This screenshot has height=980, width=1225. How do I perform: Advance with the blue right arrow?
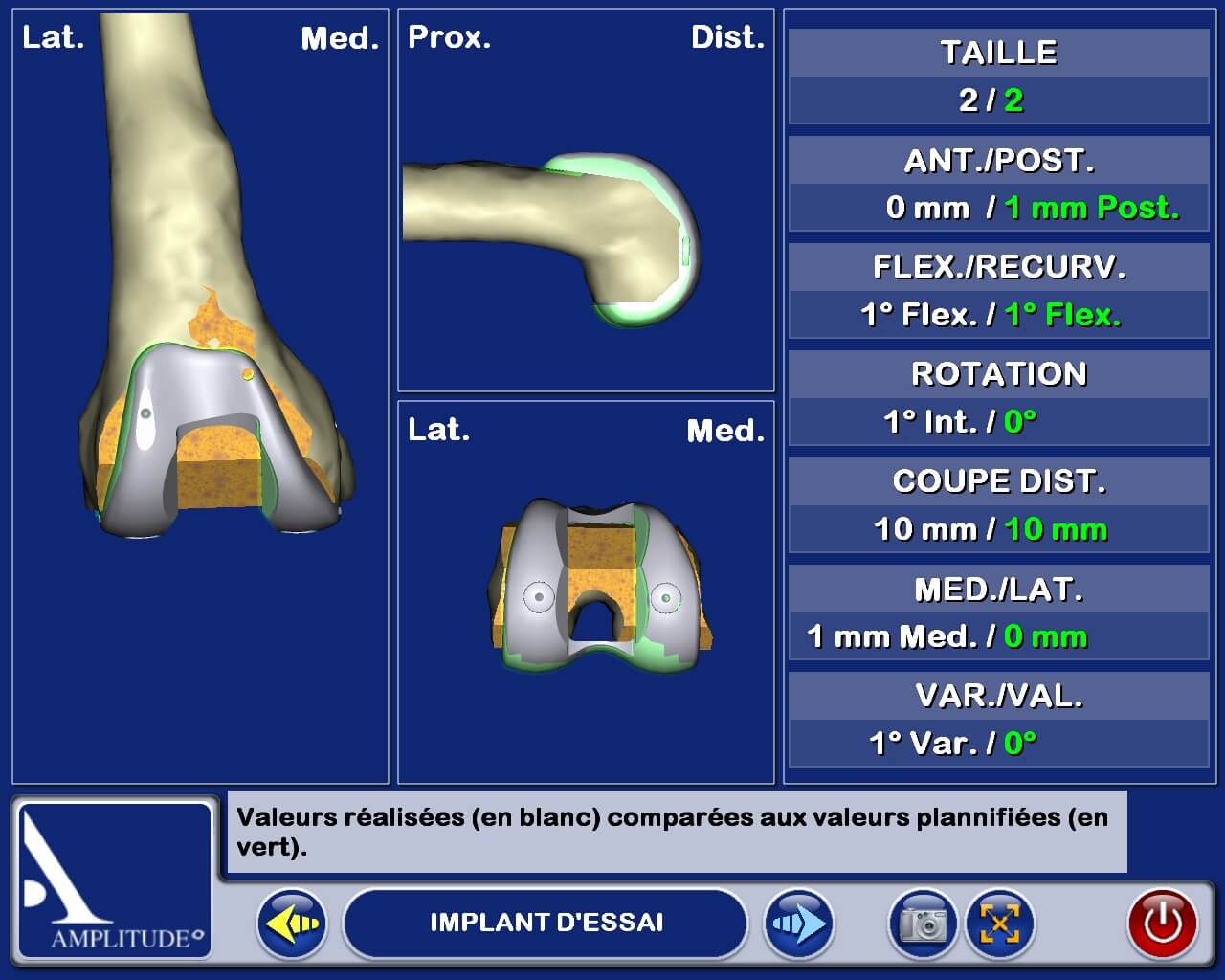(x=798, y=924)
